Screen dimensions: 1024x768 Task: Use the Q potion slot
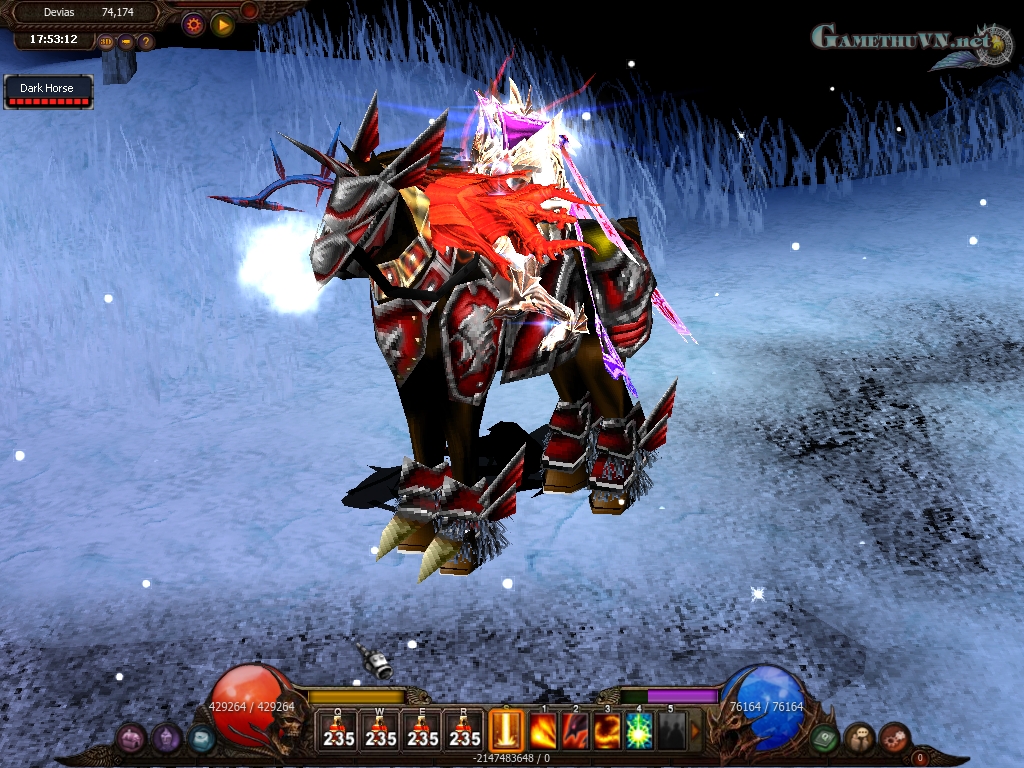(x=338, y=730)
